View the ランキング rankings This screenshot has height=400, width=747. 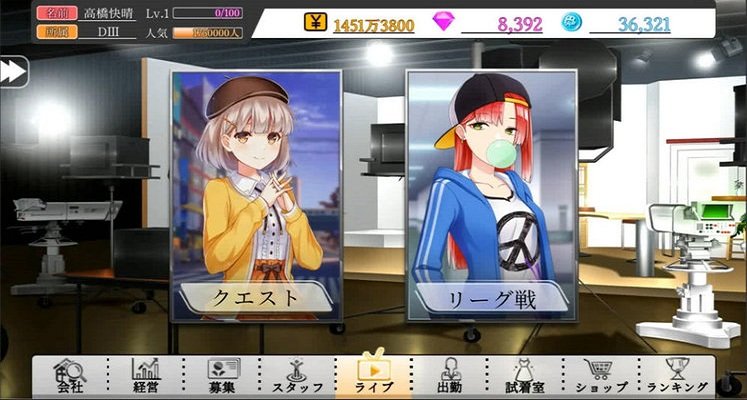point(677,376)
